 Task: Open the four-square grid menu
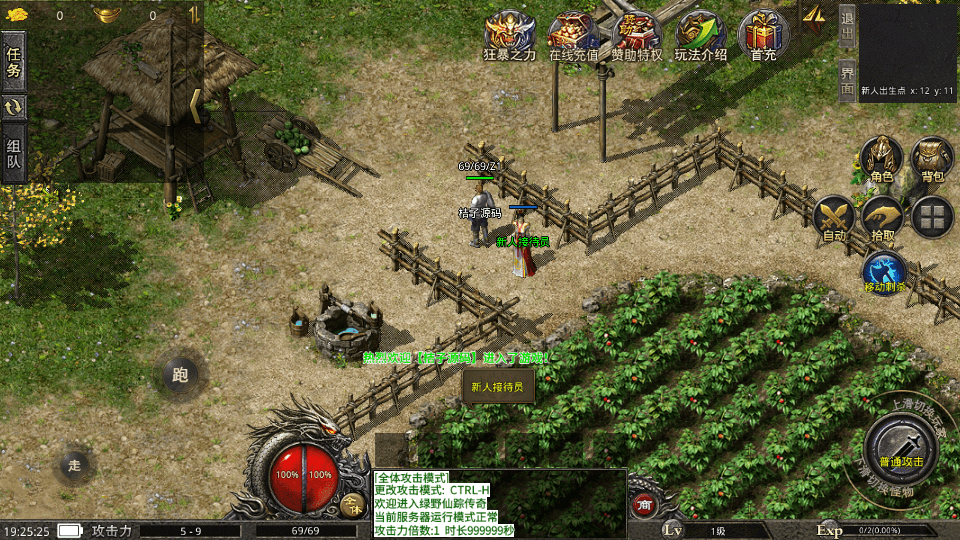point(932,217)
